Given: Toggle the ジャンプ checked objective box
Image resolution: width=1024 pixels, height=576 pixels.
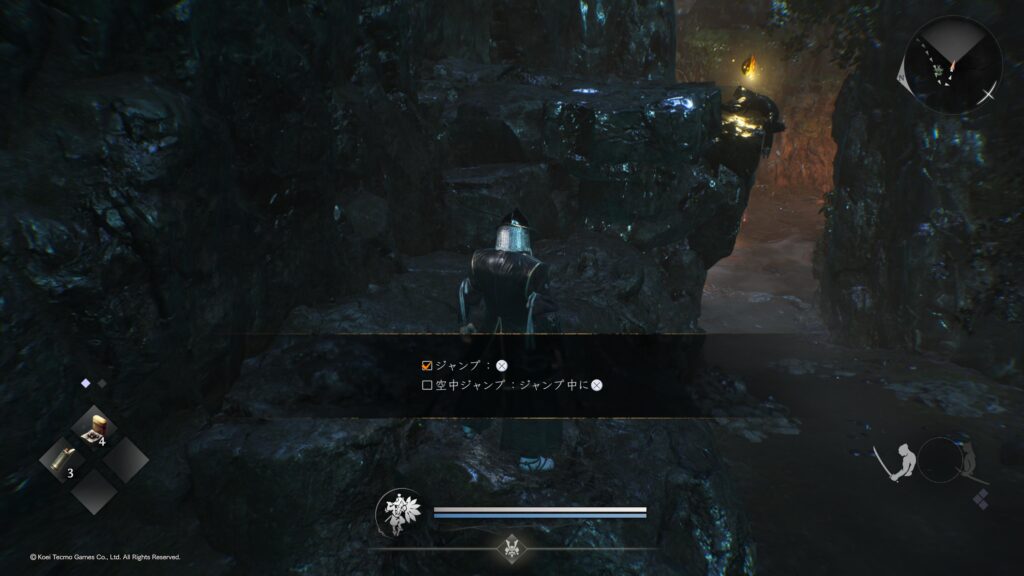Looking at the screenshot, I should click(x=427, y=366).
